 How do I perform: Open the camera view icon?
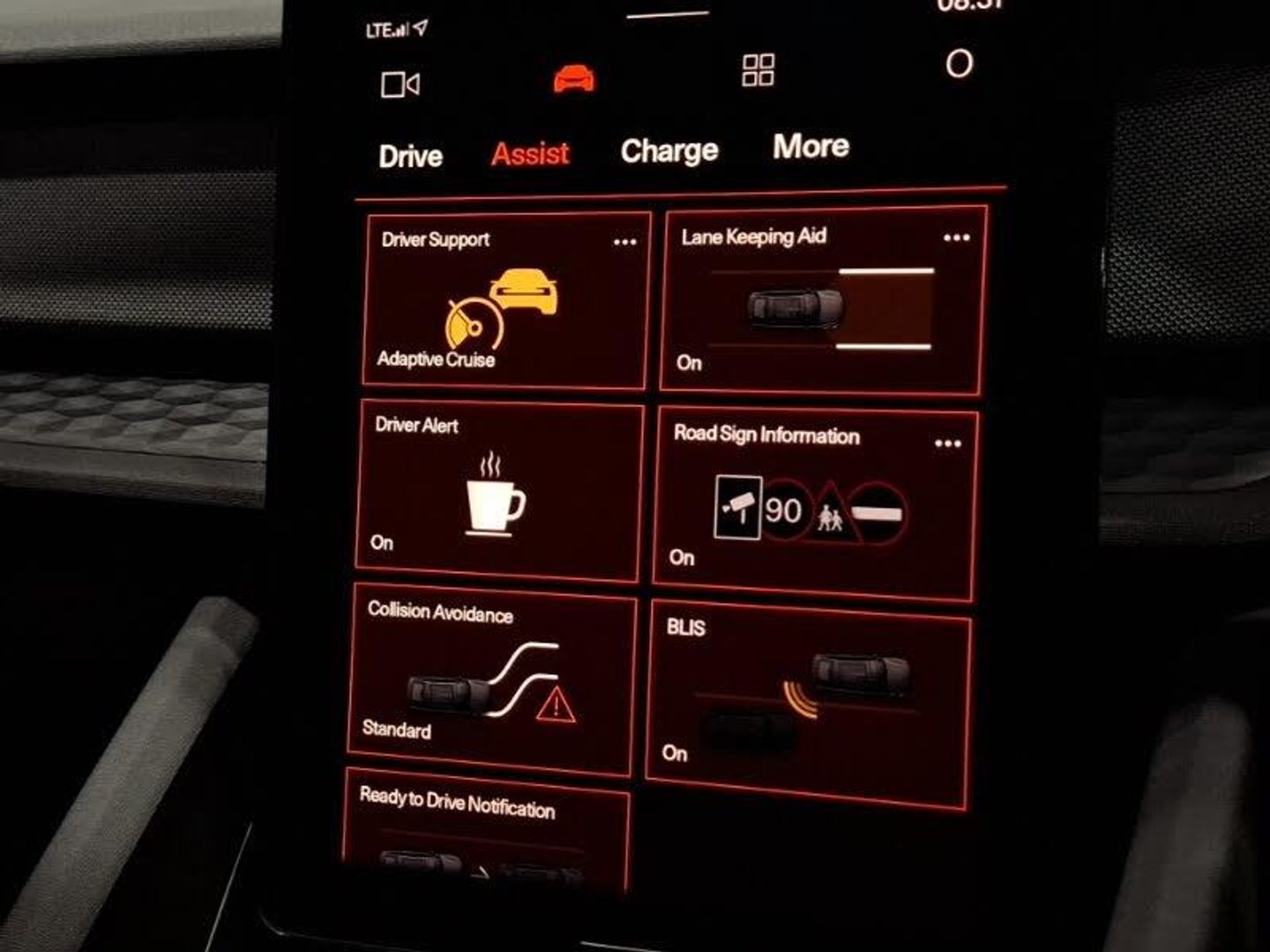400,85
